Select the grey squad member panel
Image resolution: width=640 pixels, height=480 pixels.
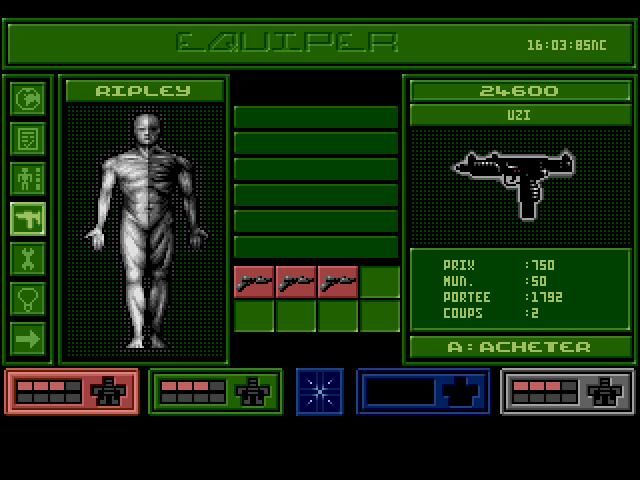click(x=567, y=391)
